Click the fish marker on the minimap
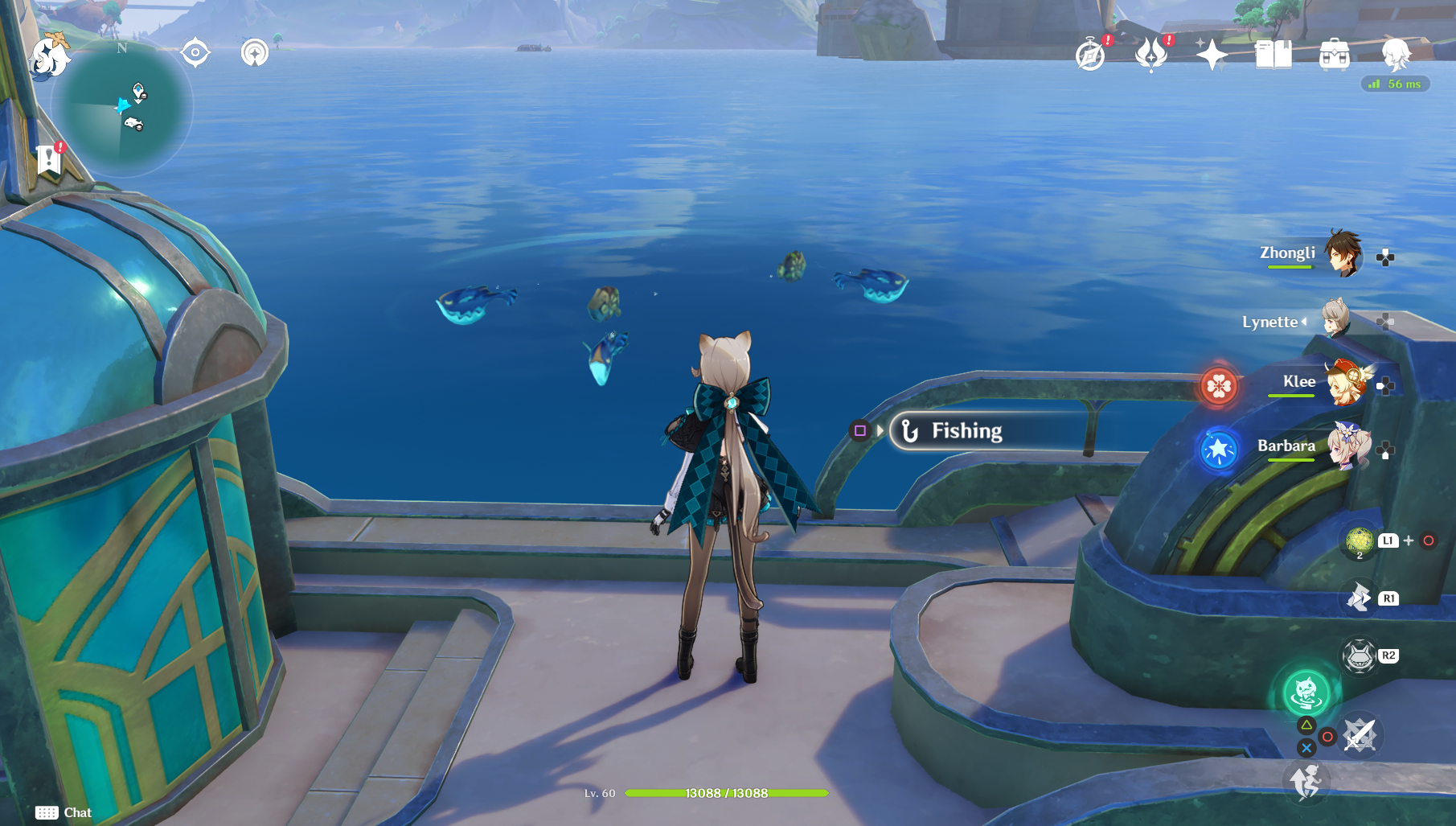This screenshot has width=1456, height=826. pos(133,123)
